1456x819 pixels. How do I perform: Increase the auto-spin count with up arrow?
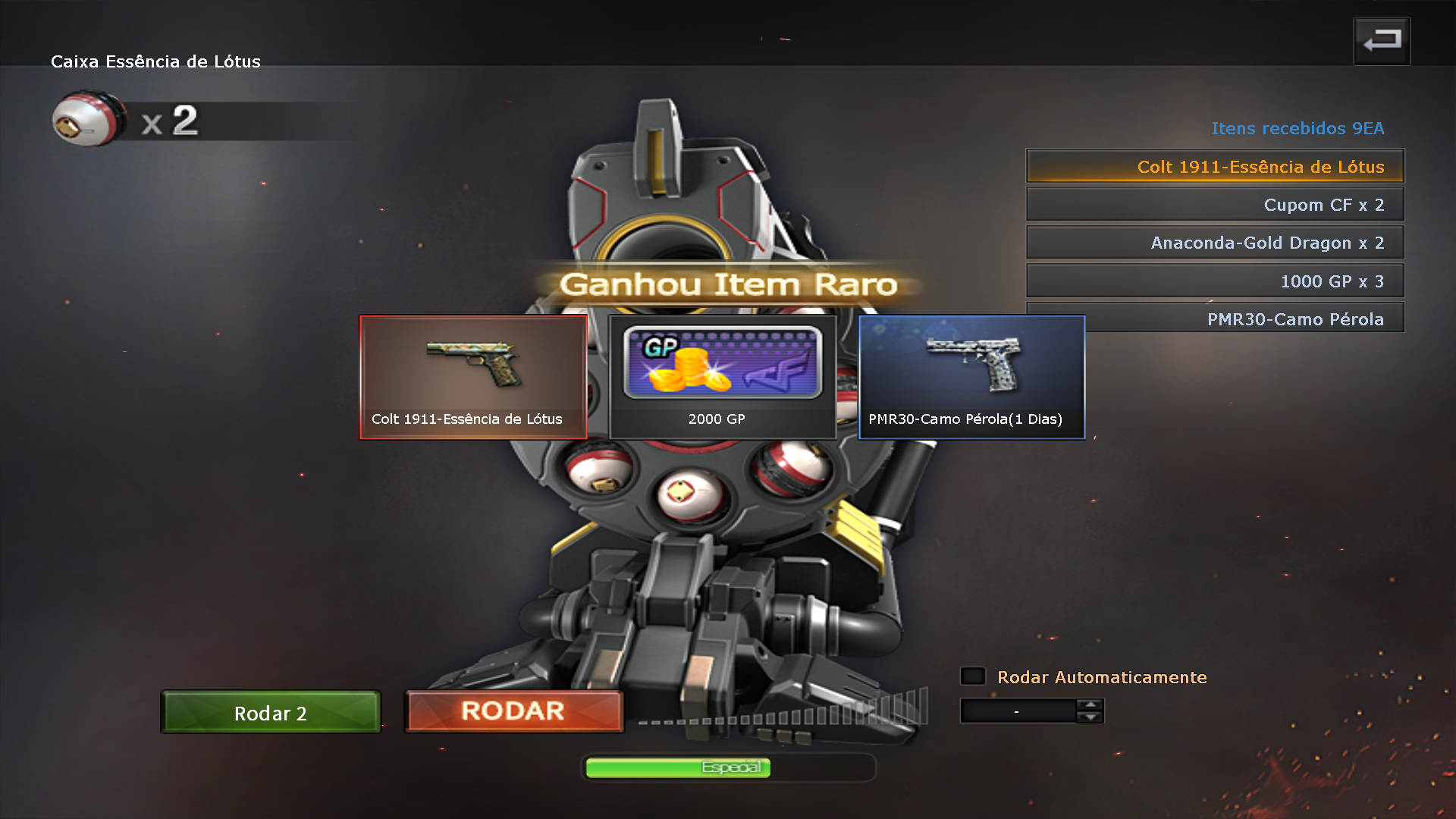click(x=1090, y=705)
